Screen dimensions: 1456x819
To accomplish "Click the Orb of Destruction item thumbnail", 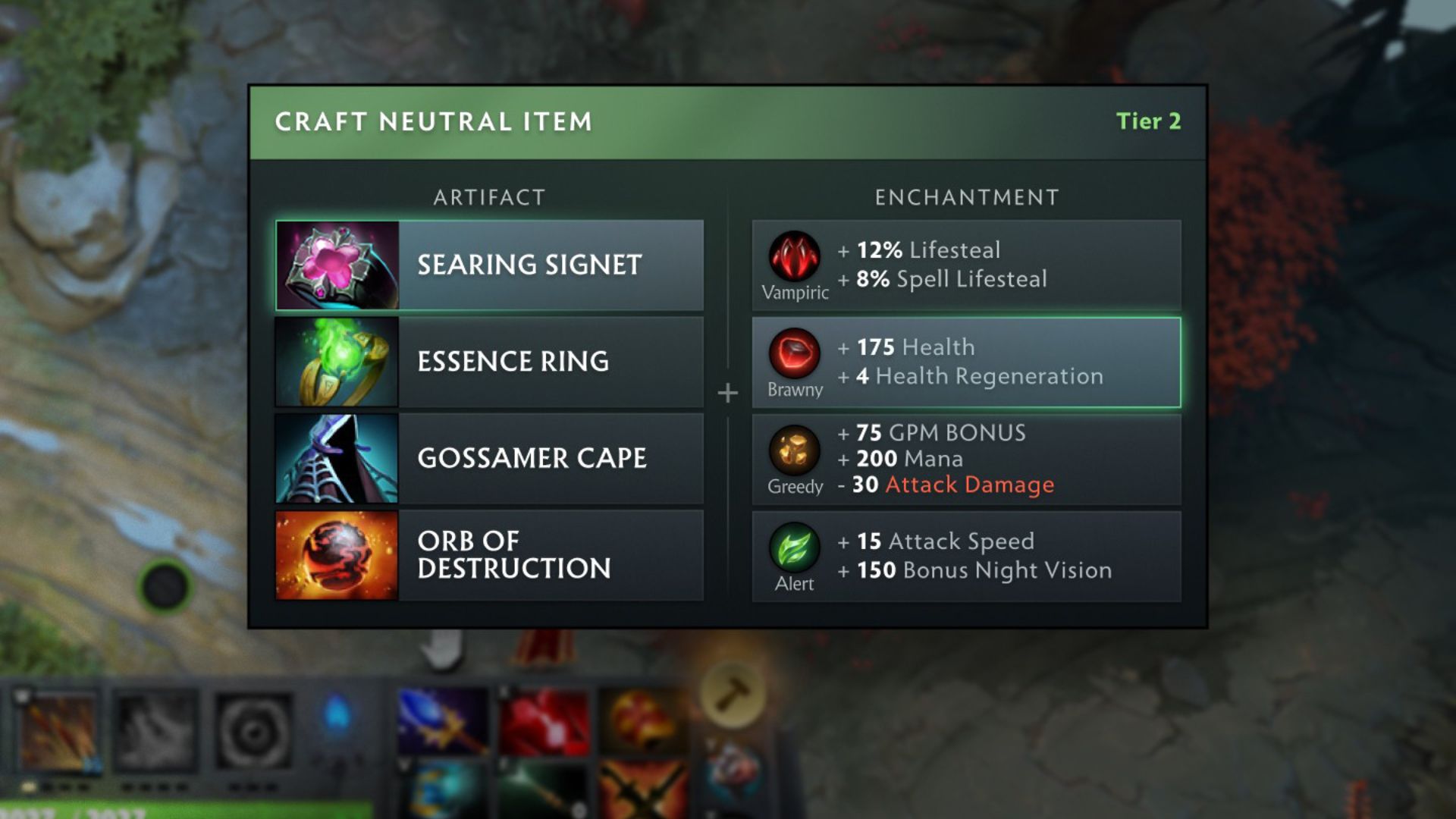I will 336,554.
